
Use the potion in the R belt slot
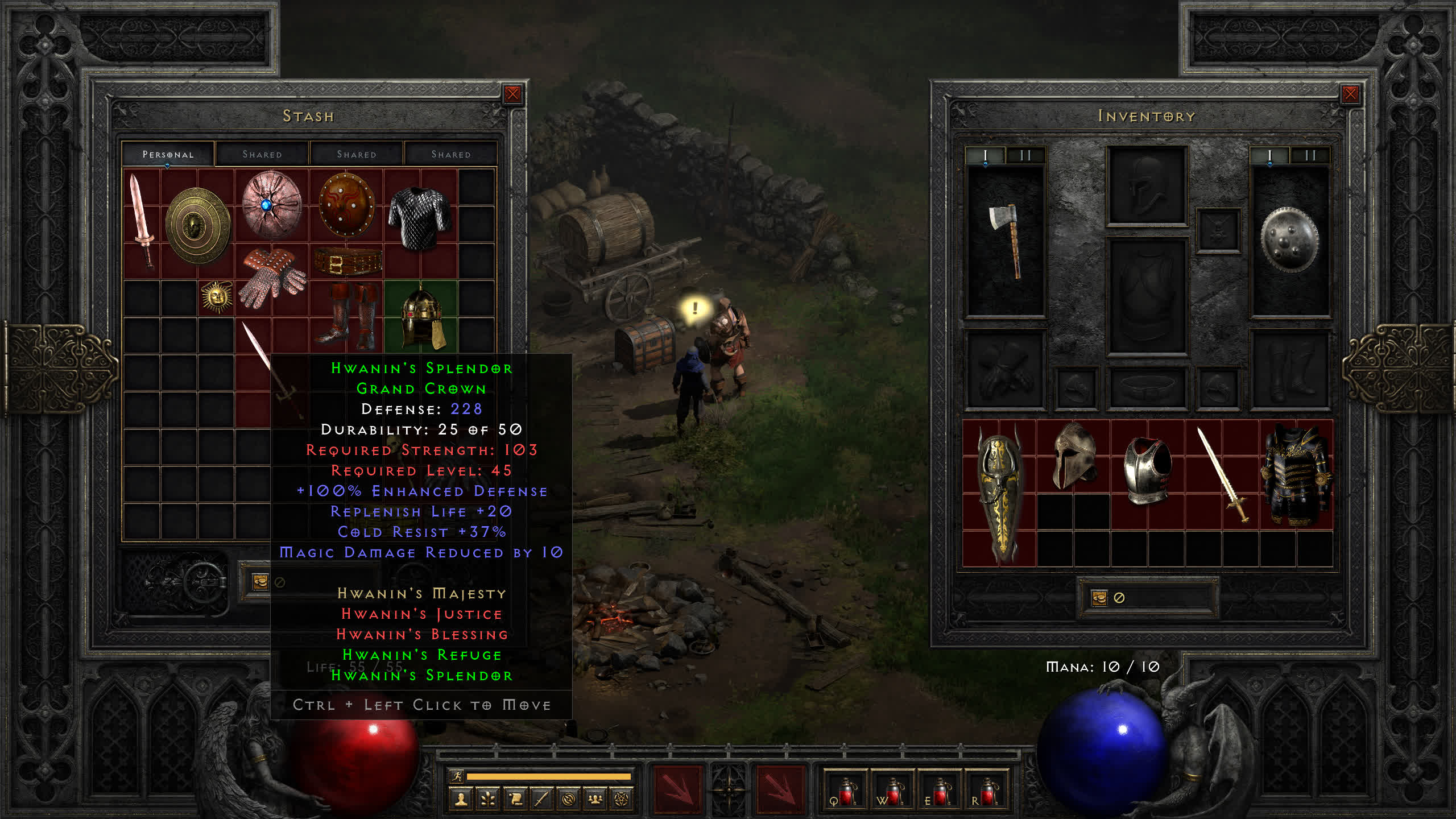tap(987, 791)
